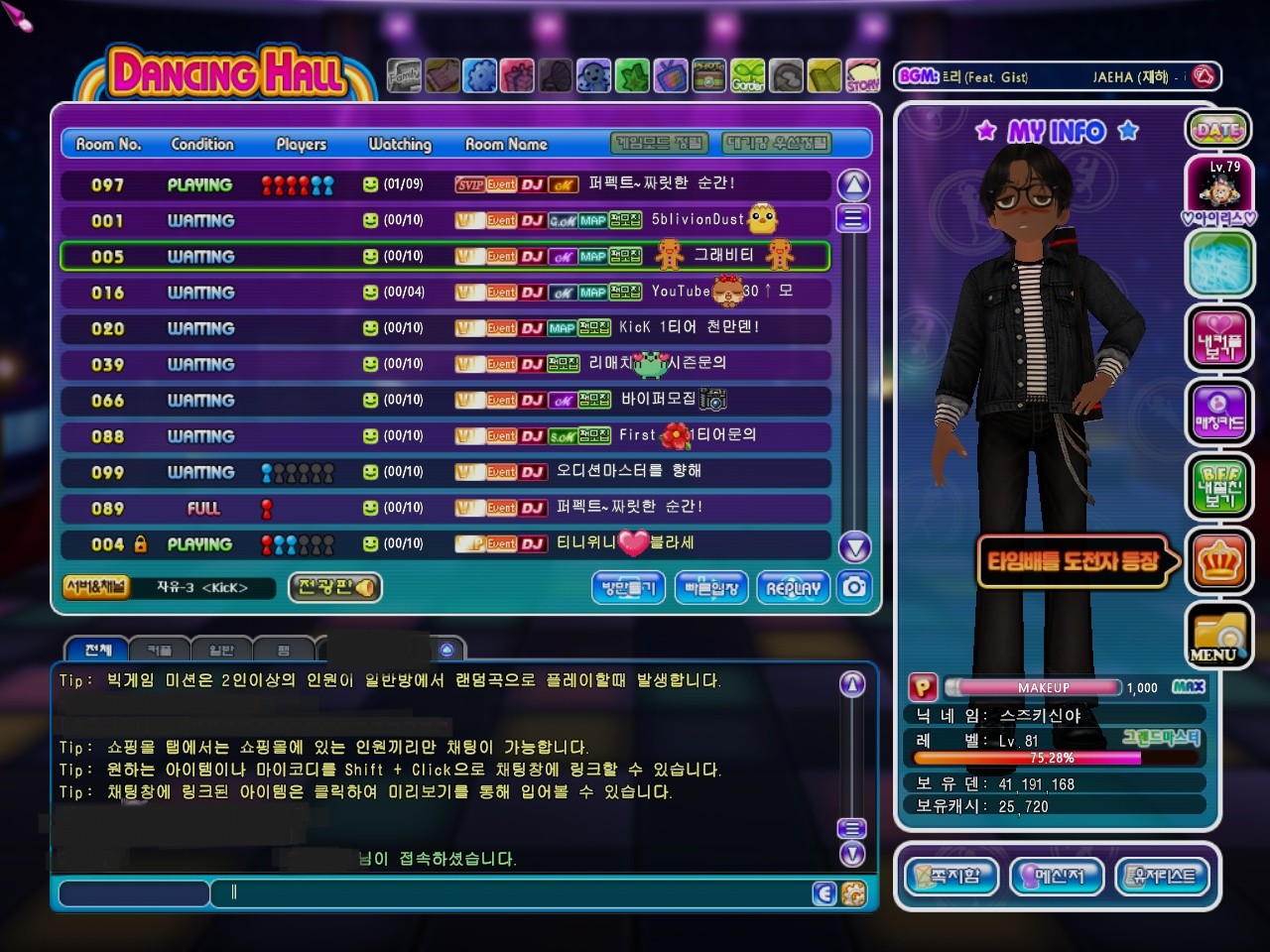Take a screenshot with the camera button
The image size is (1270, 952).
[x=854, y=587]
